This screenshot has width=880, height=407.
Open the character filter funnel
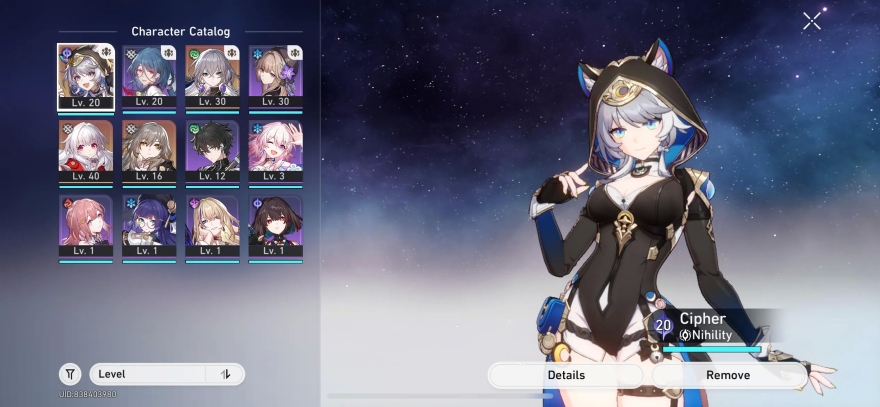[70, 374]
